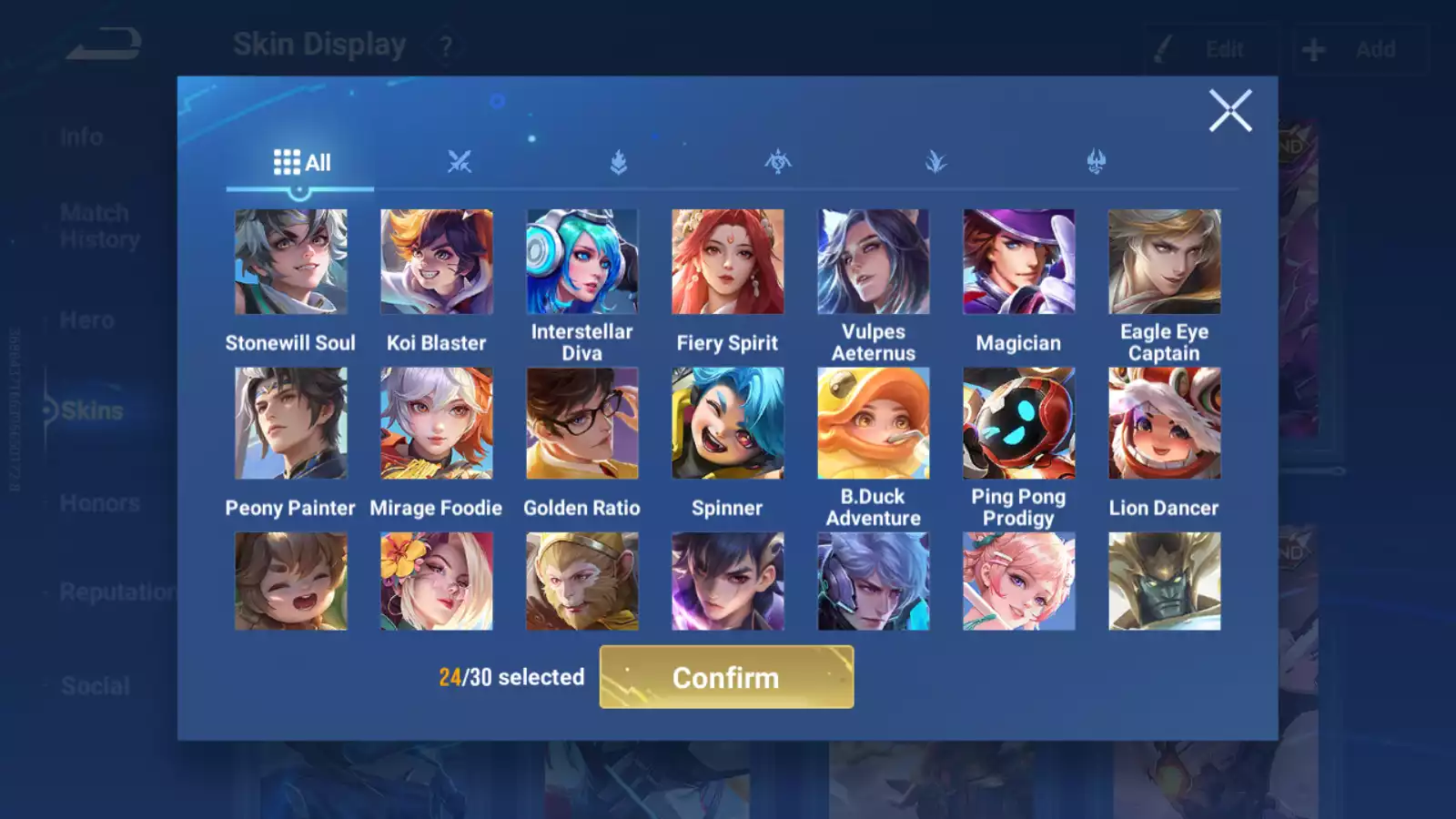The height and width of the screenshot is (819, 1456).
Task: Open the Match History sidebar entry
Action: [94, 226]
